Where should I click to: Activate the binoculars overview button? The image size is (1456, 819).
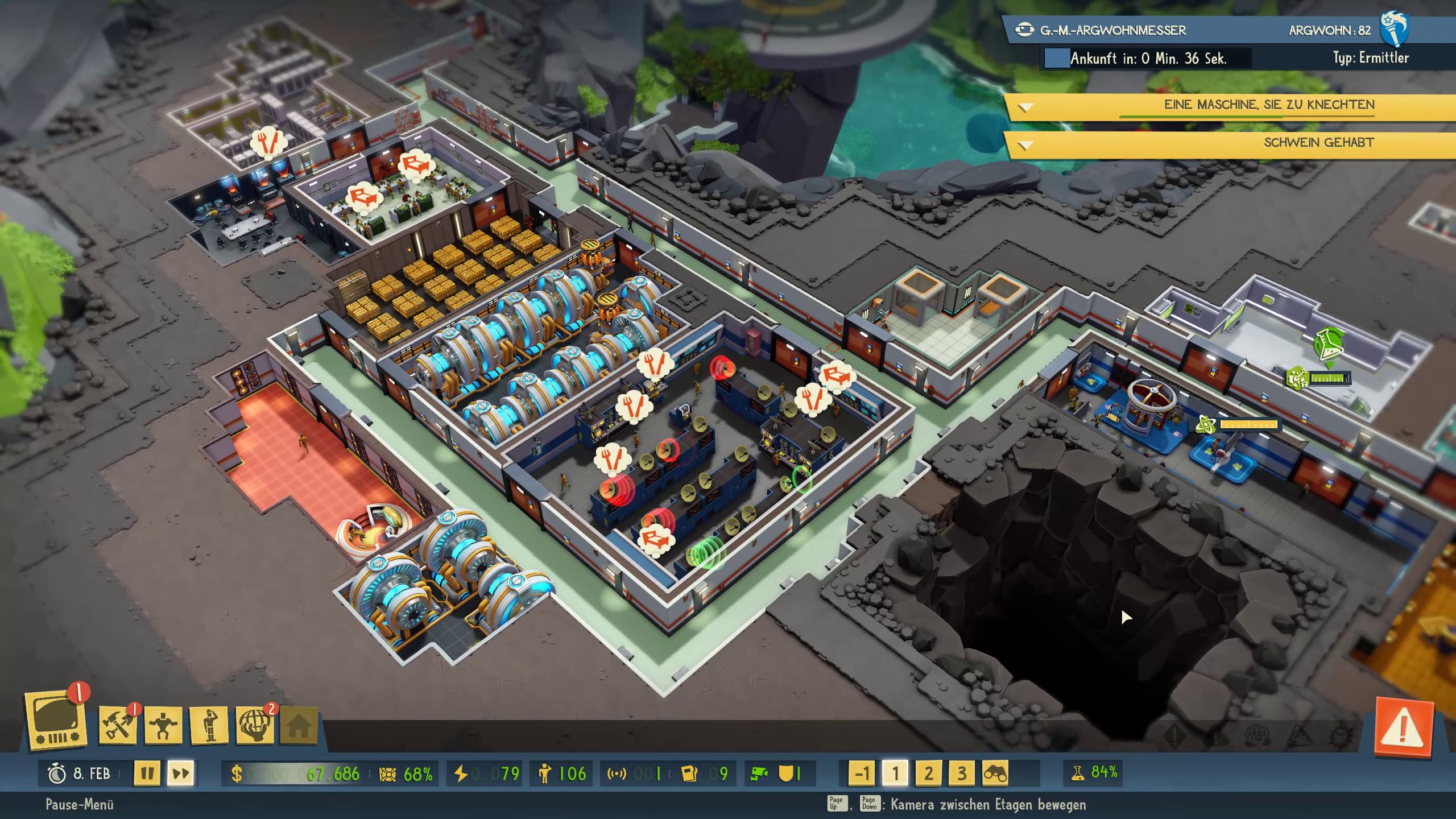995,773
